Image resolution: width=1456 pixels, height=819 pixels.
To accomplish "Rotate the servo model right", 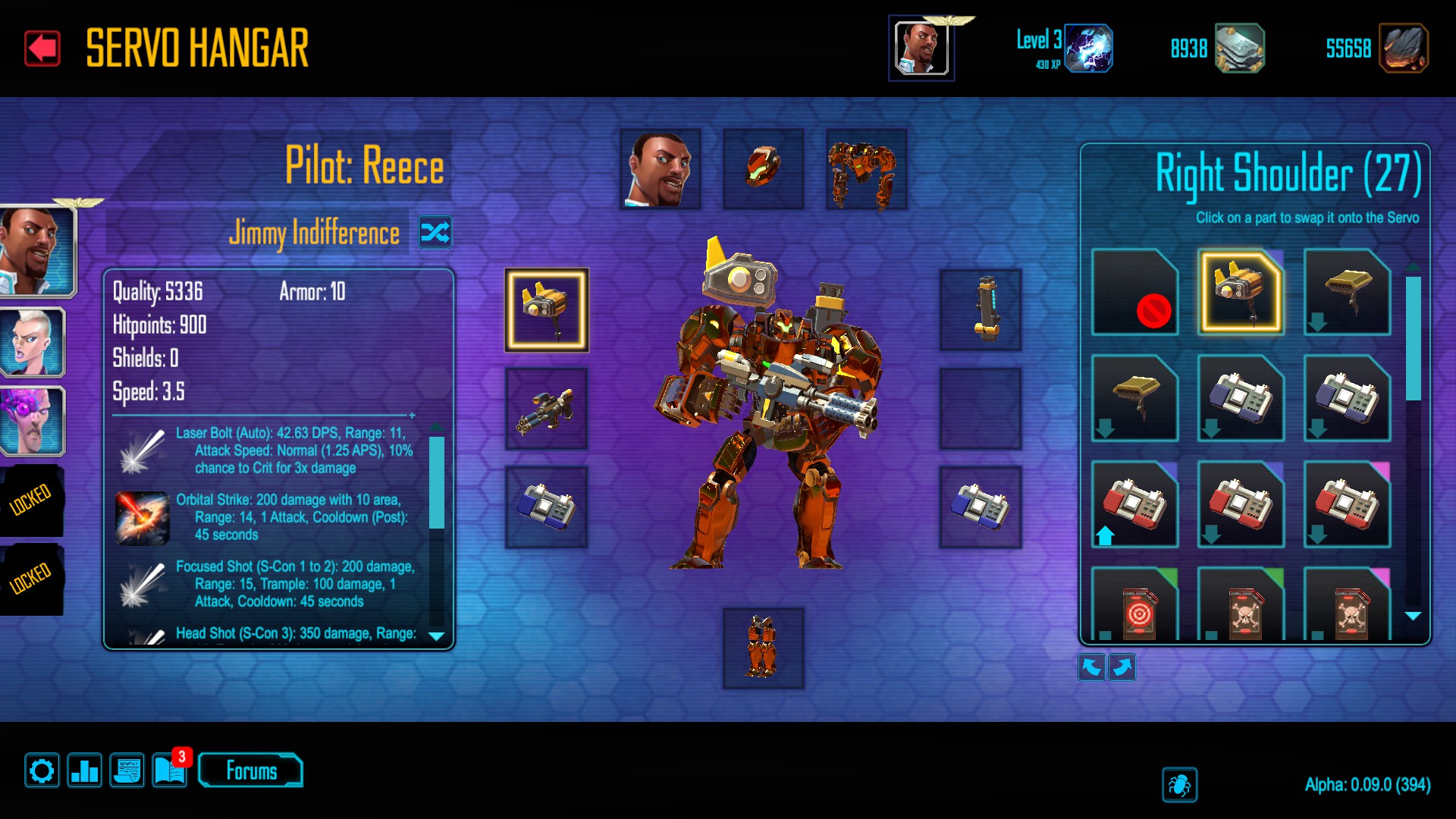I will 1122,667.
